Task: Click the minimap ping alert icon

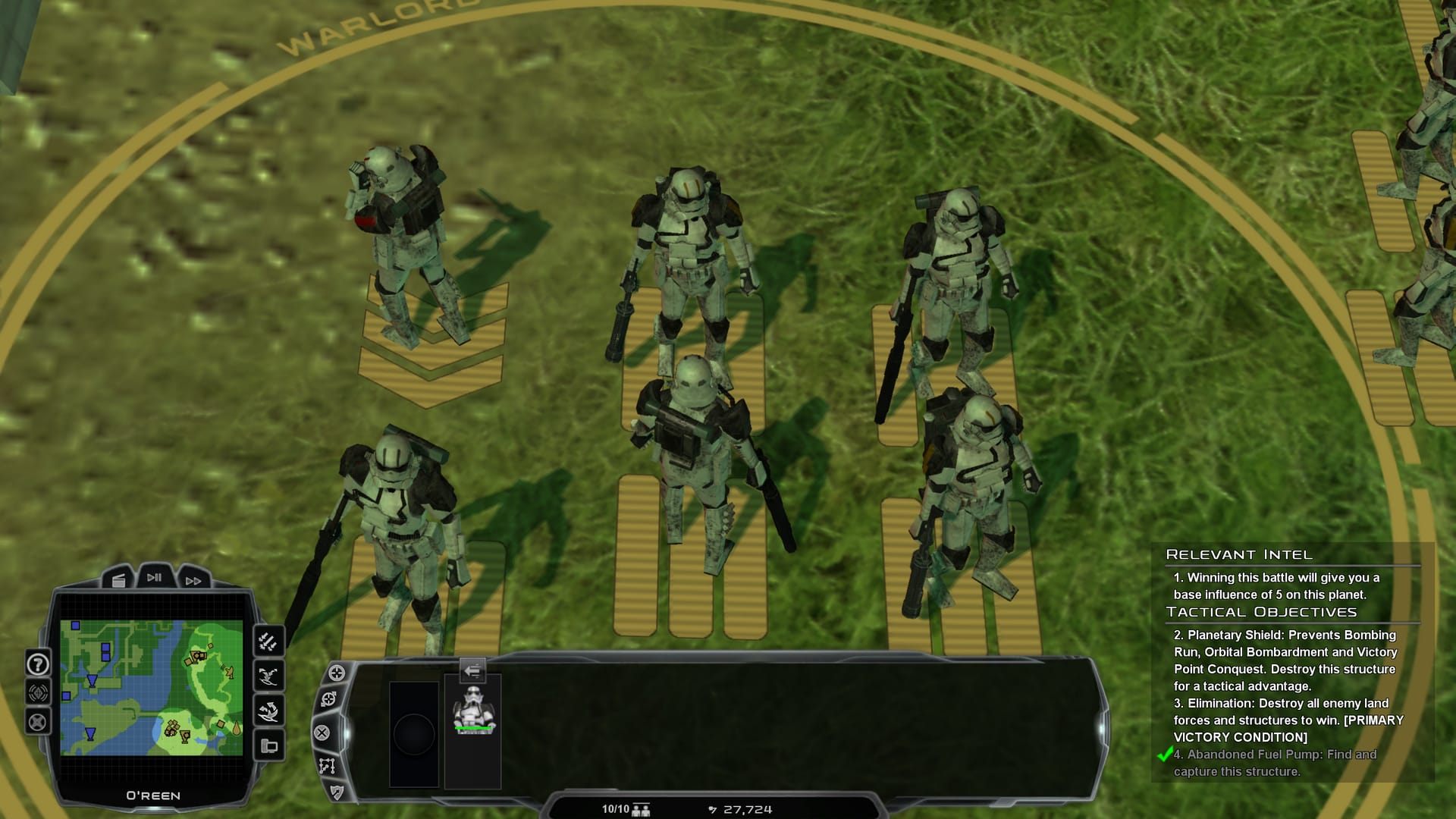Action: pos(38,692)
